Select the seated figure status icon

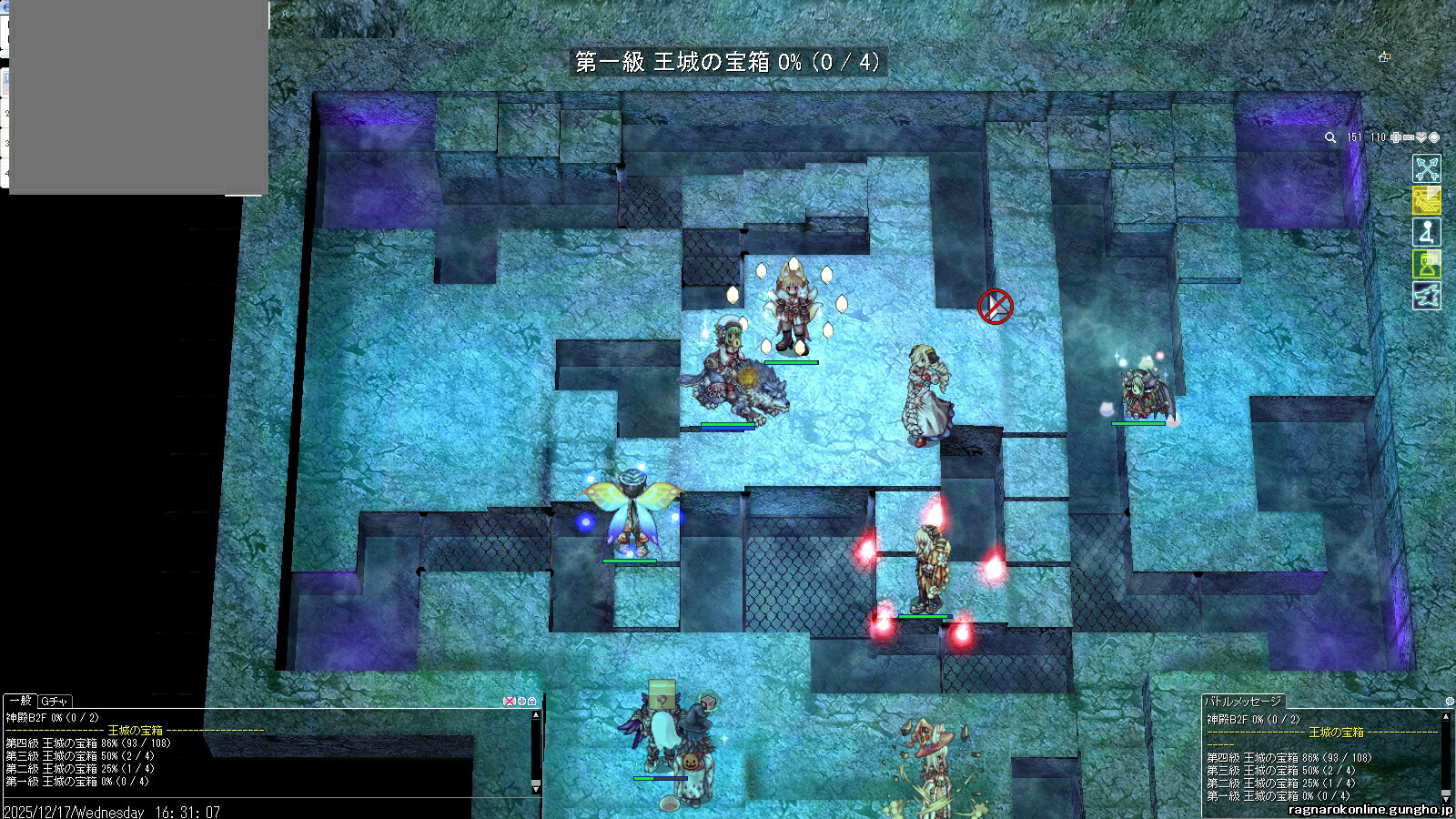pyautogui.click(x=1426, y=232)
